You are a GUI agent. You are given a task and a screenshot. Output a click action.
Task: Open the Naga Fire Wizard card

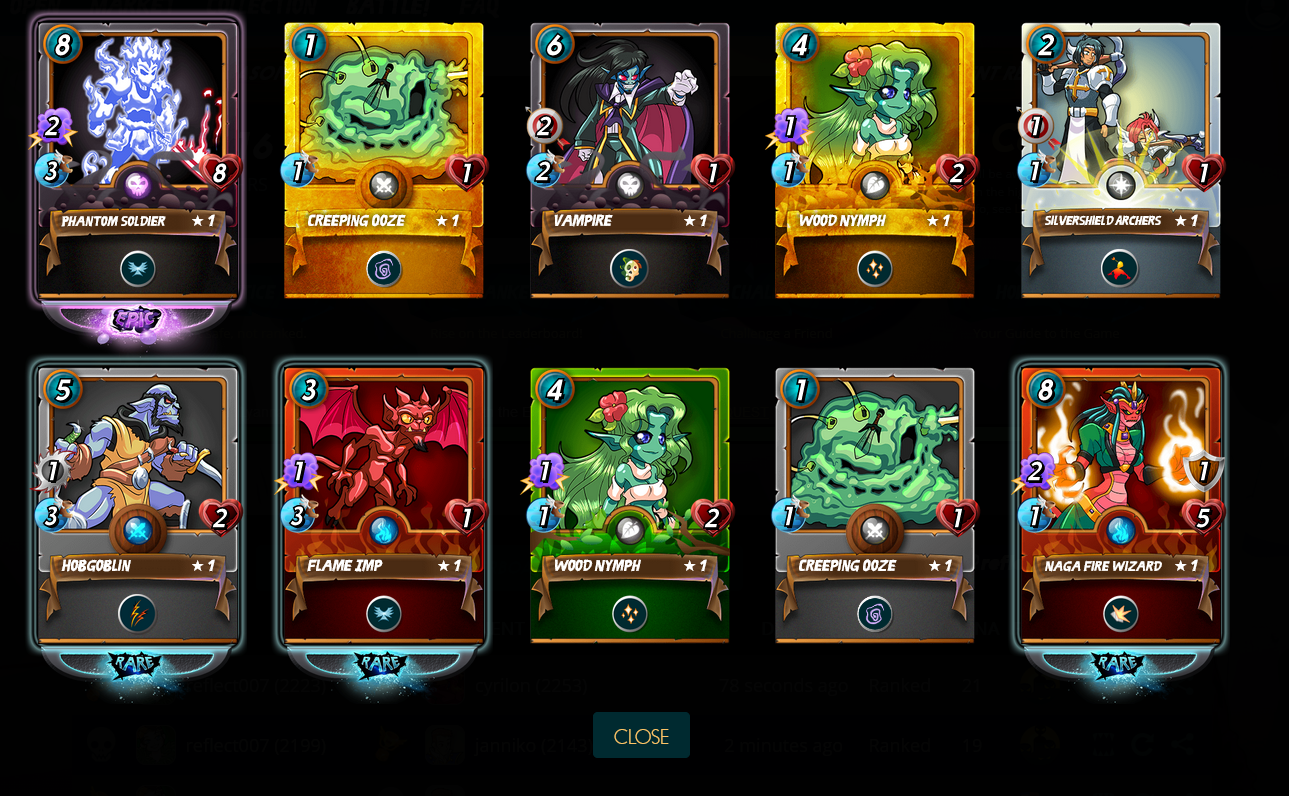(1120, 505)
